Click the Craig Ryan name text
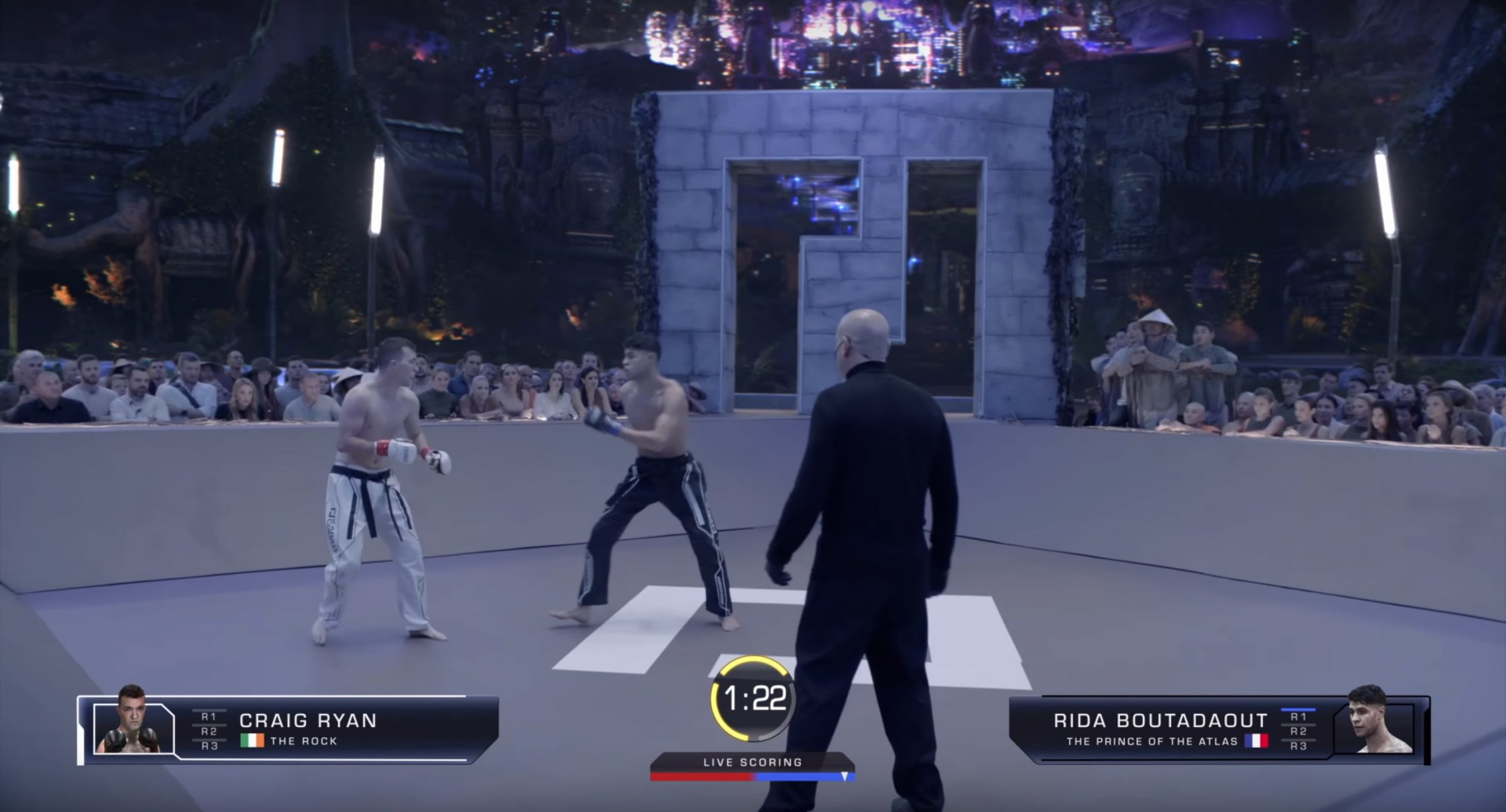 [x=309, y=722]
